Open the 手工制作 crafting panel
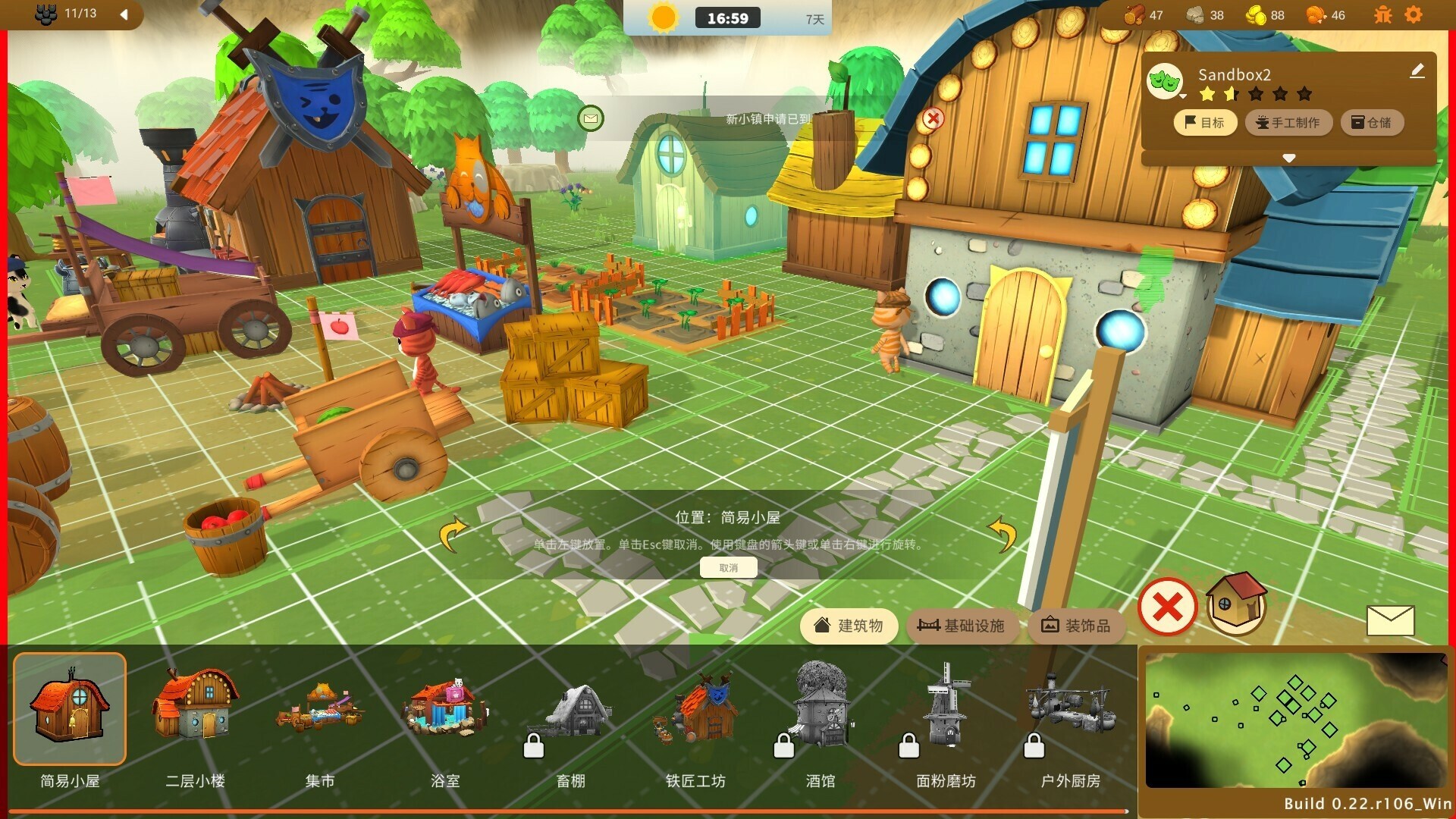The width and height of the screenshot is (1456, 819). click(1288, 123)
